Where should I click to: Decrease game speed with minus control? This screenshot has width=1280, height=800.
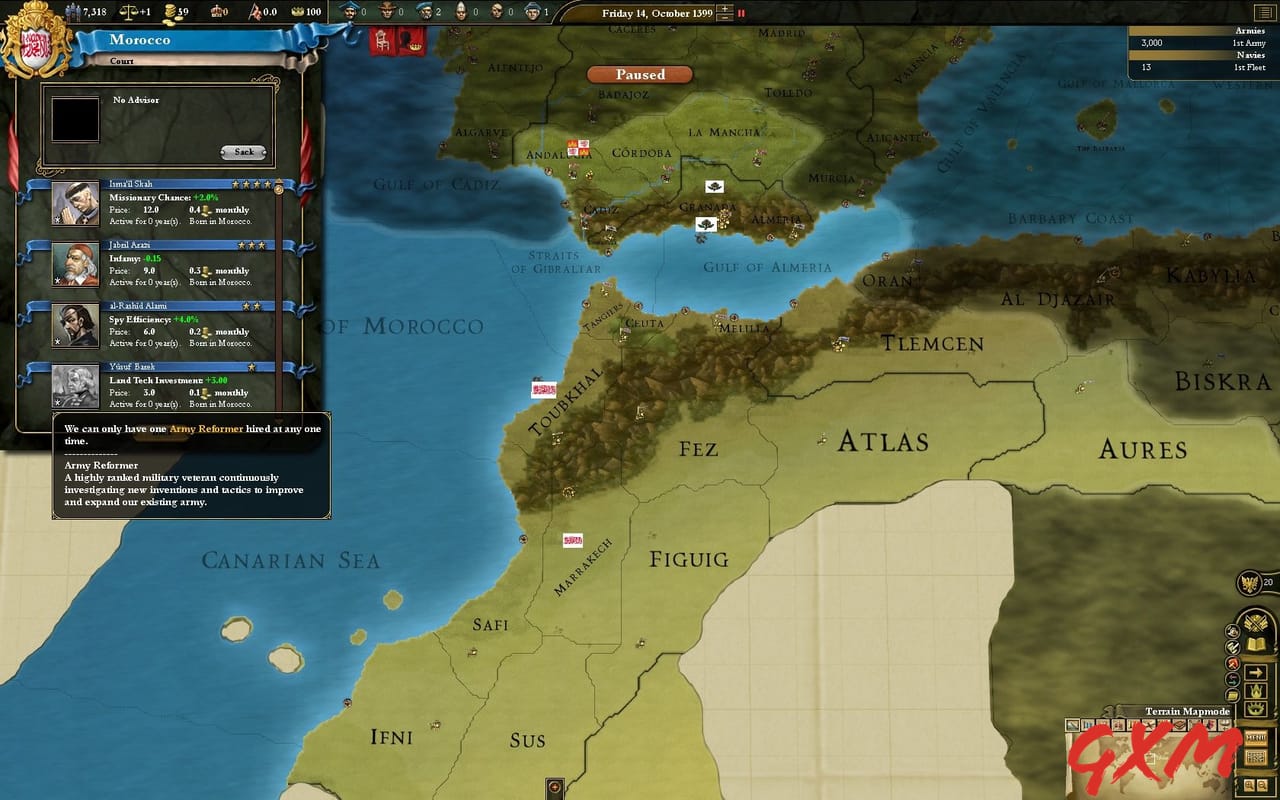[x=725, y=18]
